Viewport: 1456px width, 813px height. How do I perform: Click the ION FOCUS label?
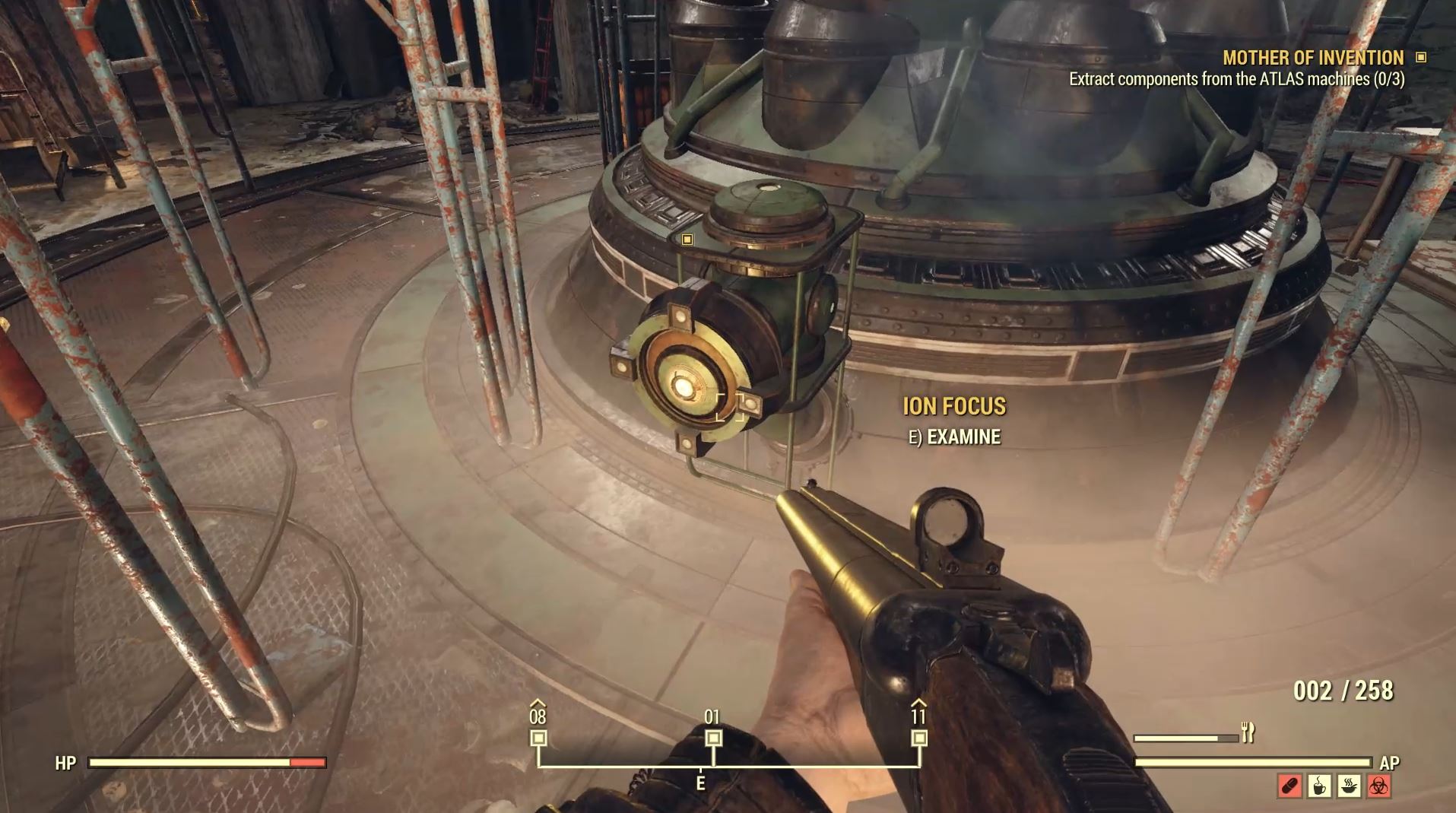(x=955, y=405)
